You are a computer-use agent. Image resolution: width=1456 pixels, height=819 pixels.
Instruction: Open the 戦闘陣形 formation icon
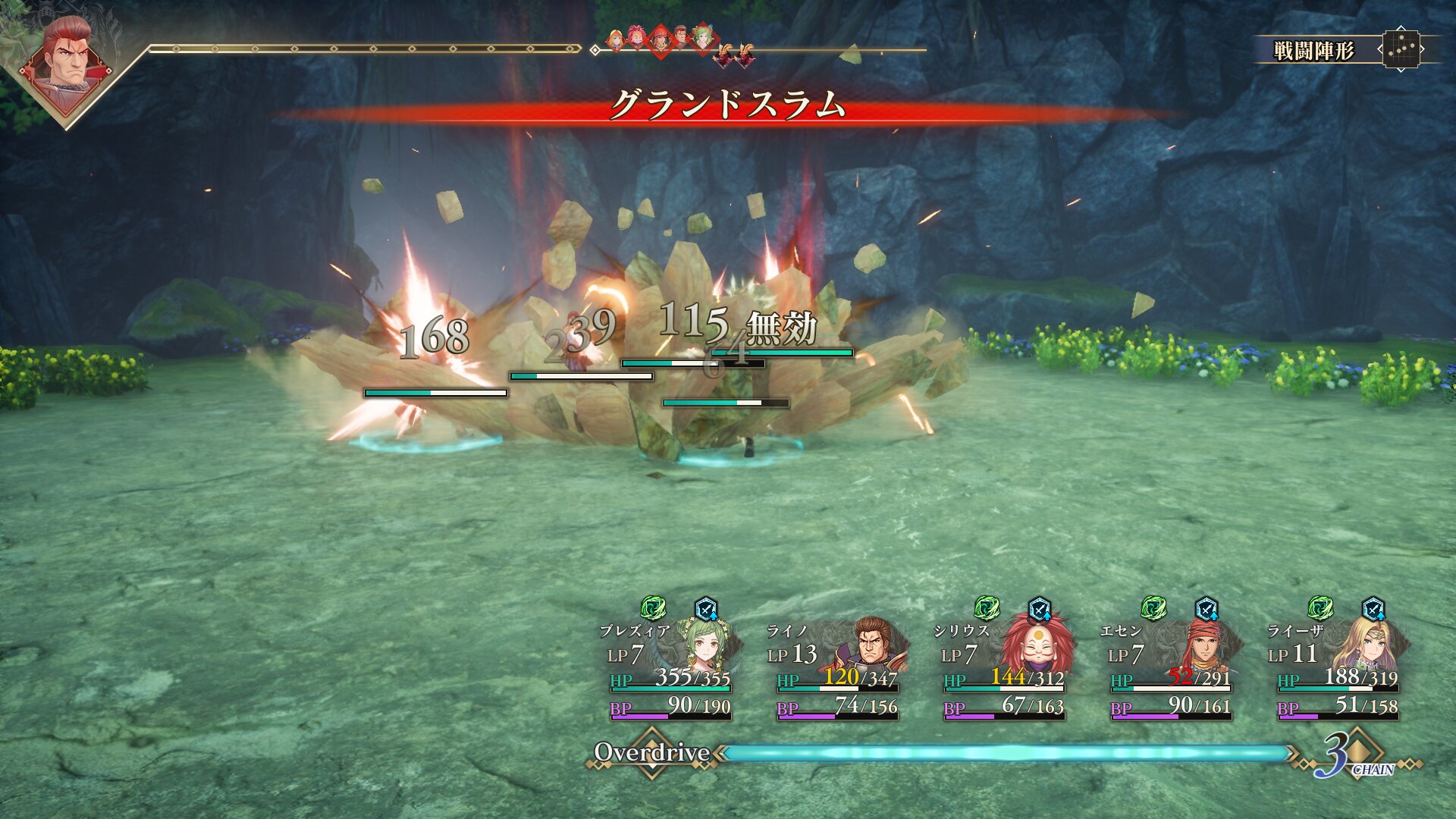click(1401, 50)
